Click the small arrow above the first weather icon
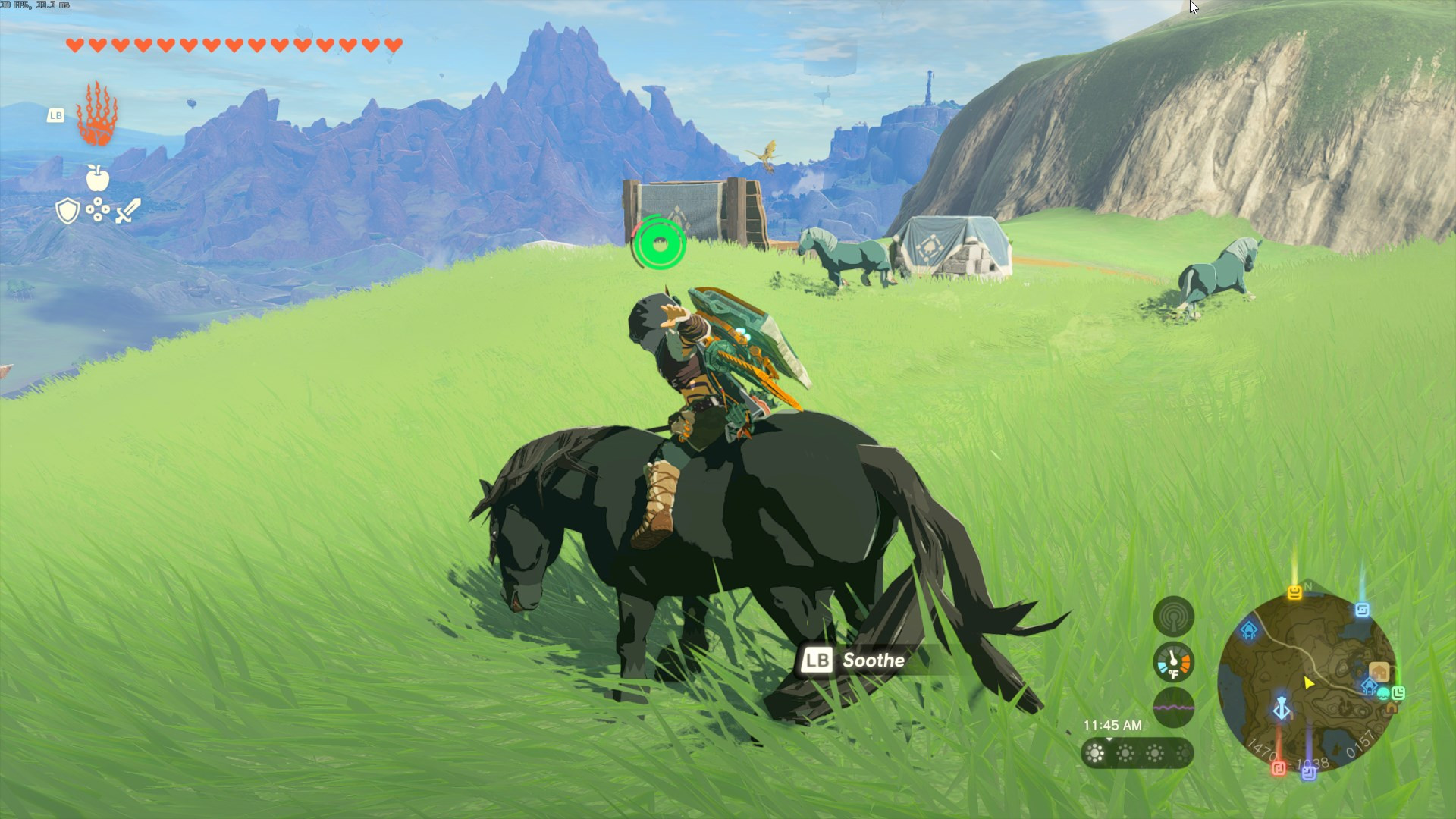Image resolution: width=1456 pixels, height=819 pixels. (x=1109, y=740)
